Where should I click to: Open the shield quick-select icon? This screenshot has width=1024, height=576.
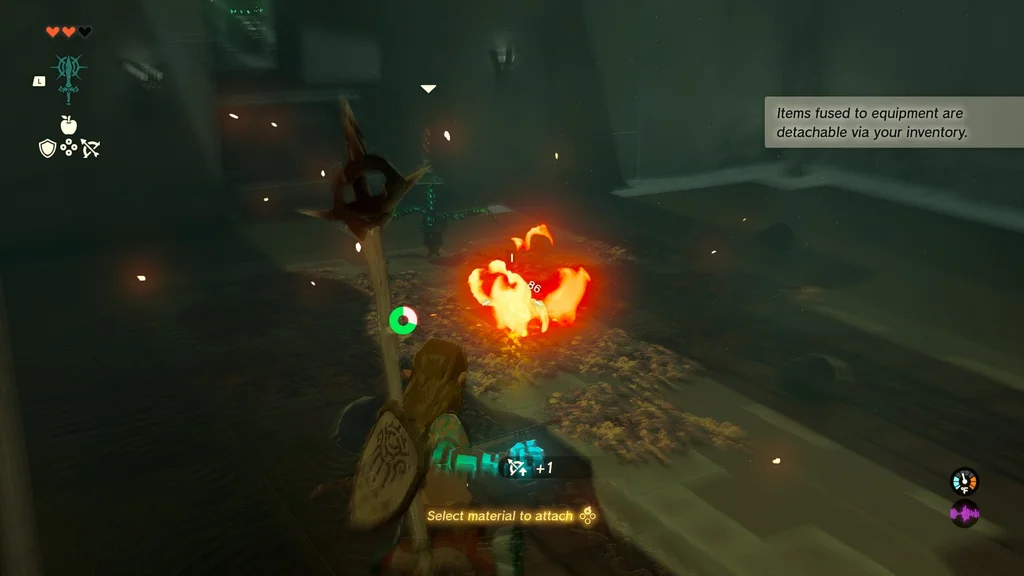pos(47,148)
